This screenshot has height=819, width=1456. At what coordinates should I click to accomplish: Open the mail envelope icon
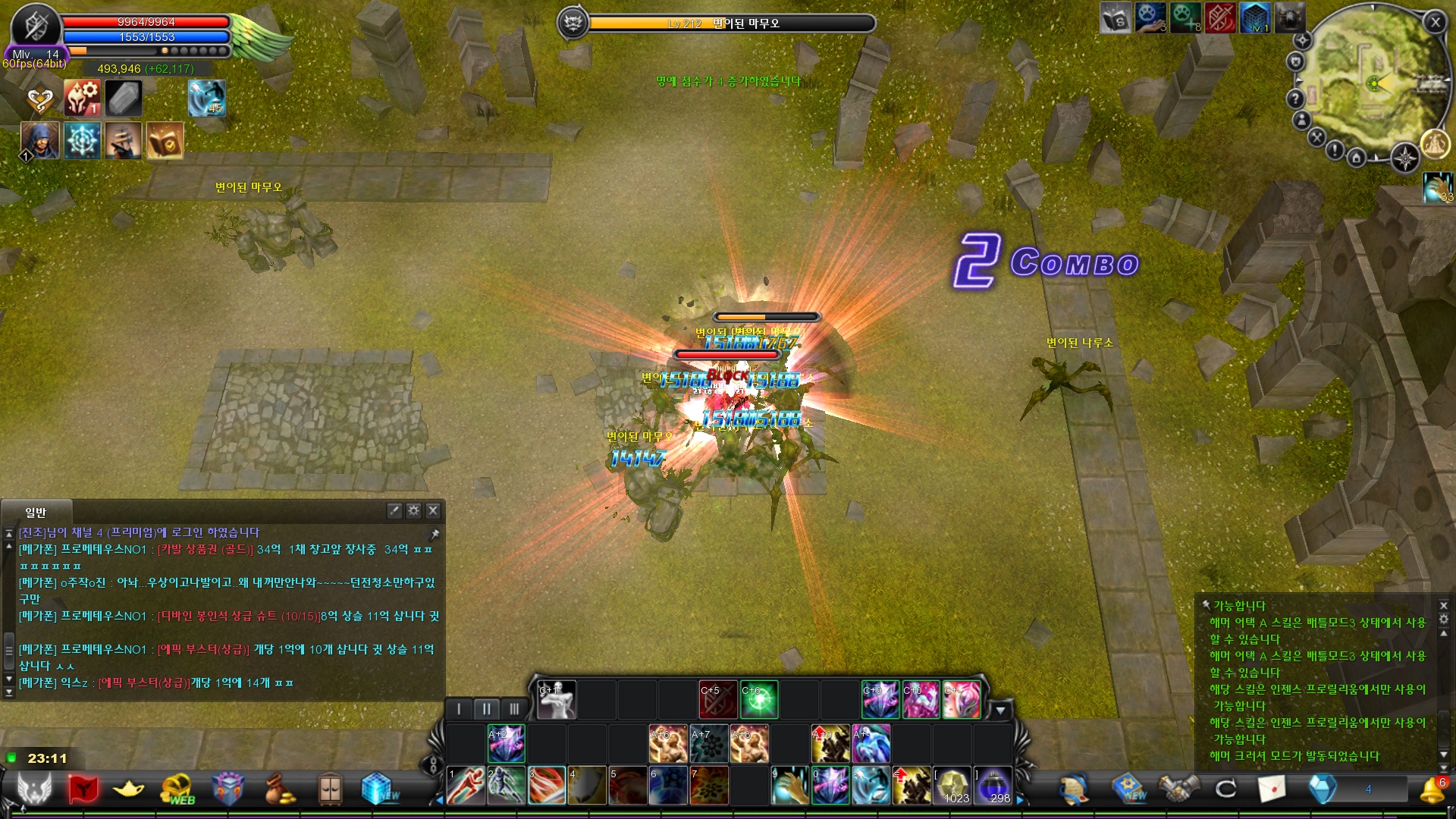pos(1272,790)
